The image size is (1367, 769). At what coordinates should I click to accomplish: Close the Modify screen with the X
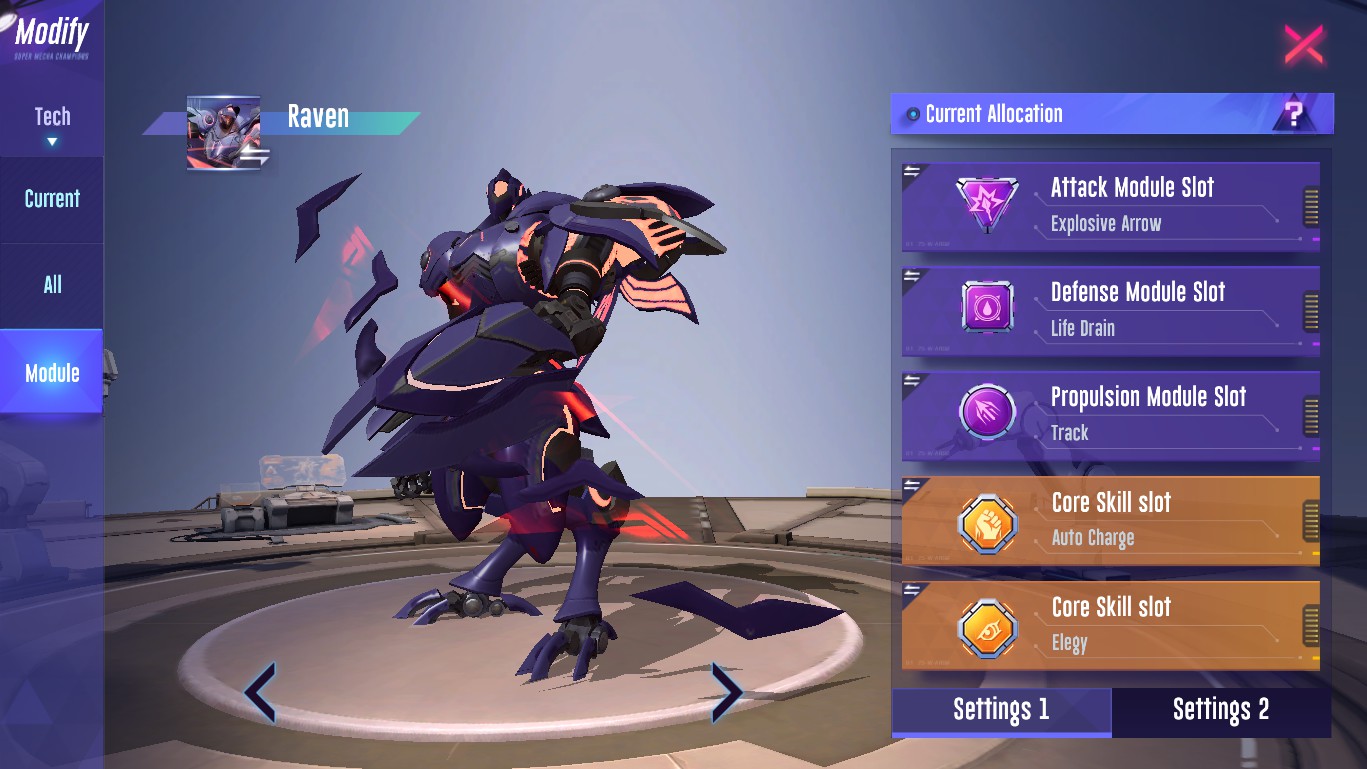[1303, 45]
